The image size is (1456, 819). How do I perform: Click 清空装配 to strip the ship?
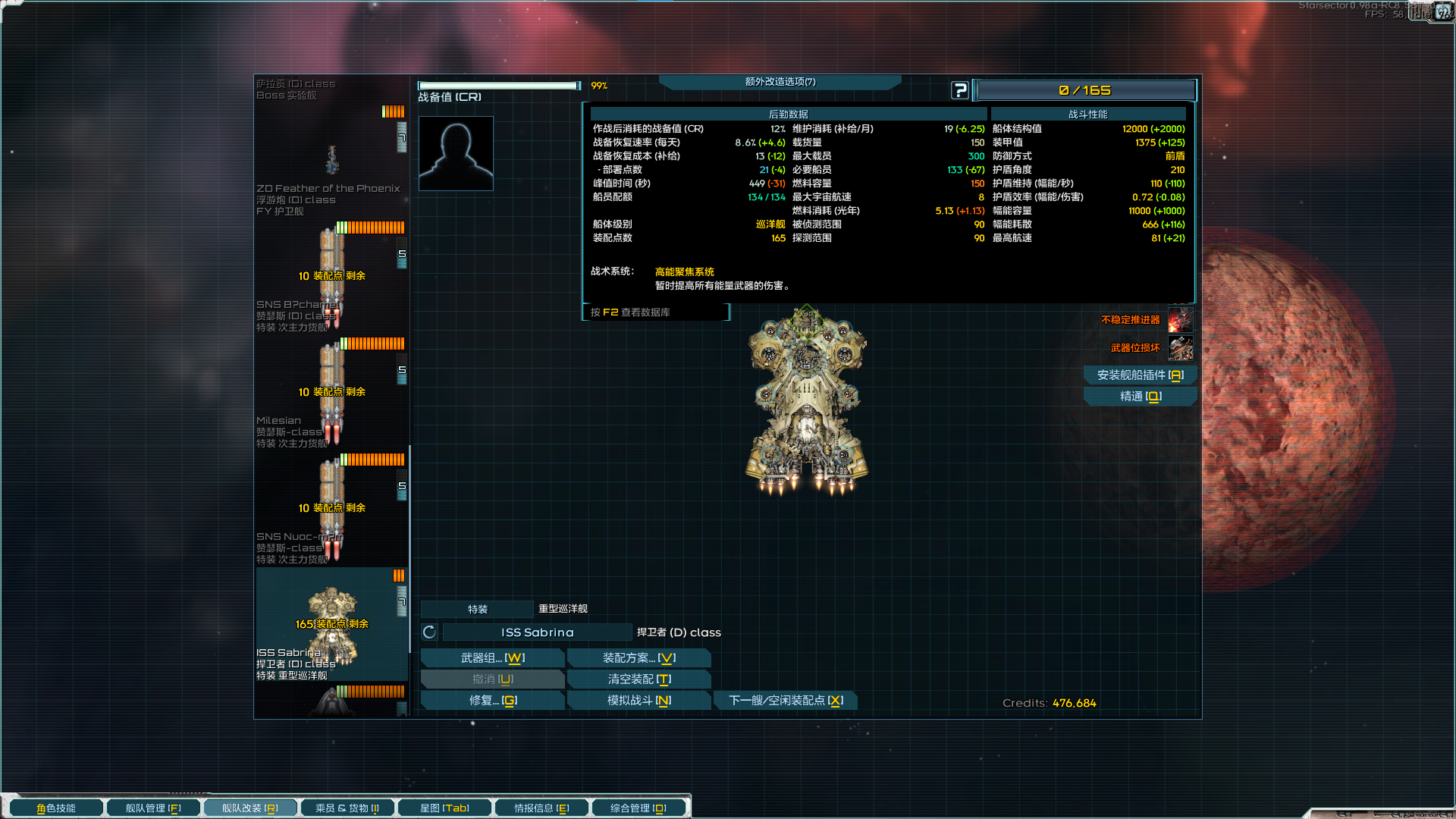point(639,679)
